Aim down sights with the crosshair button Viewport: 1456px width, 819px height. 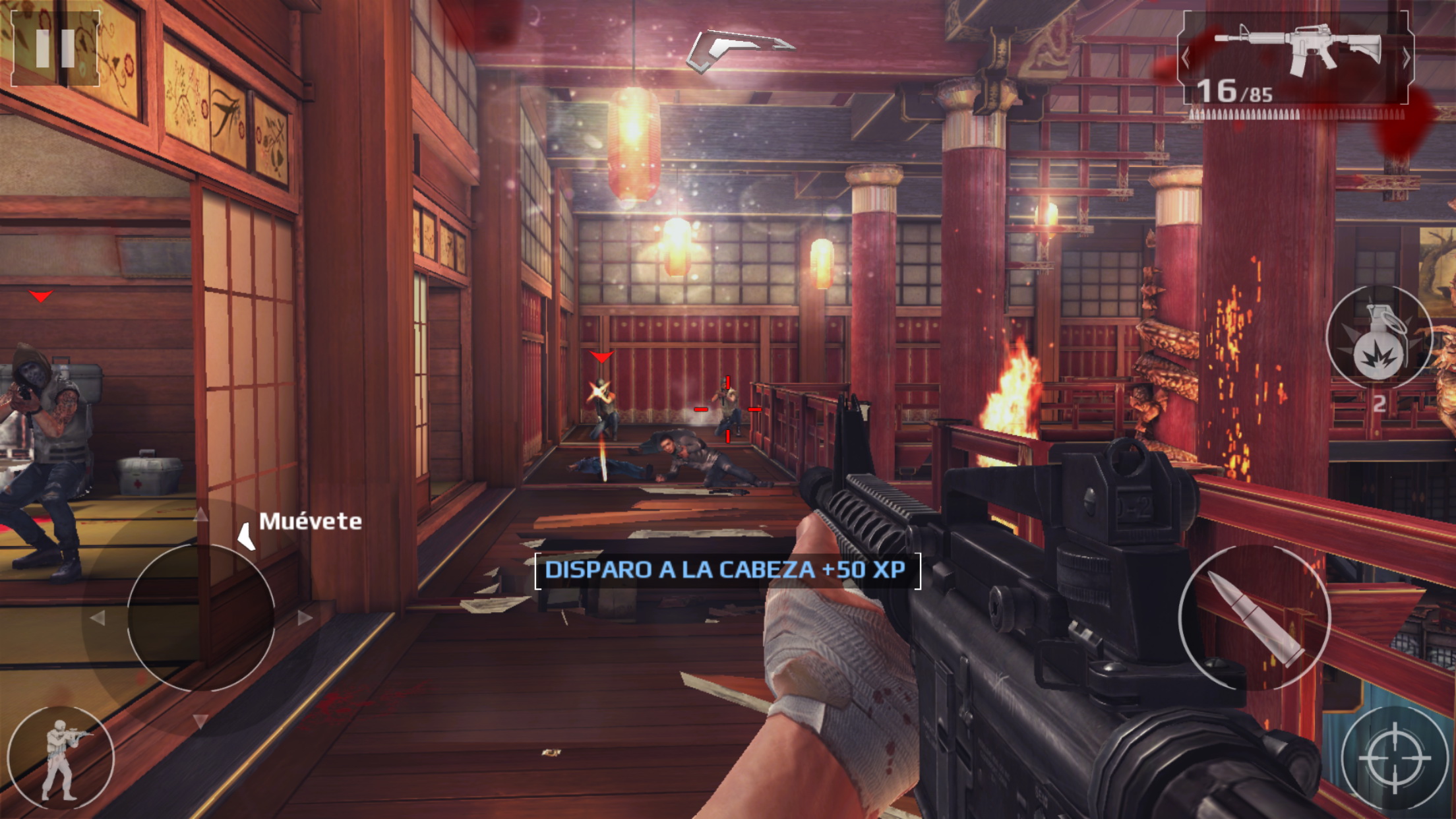(x=1394, y=758)
